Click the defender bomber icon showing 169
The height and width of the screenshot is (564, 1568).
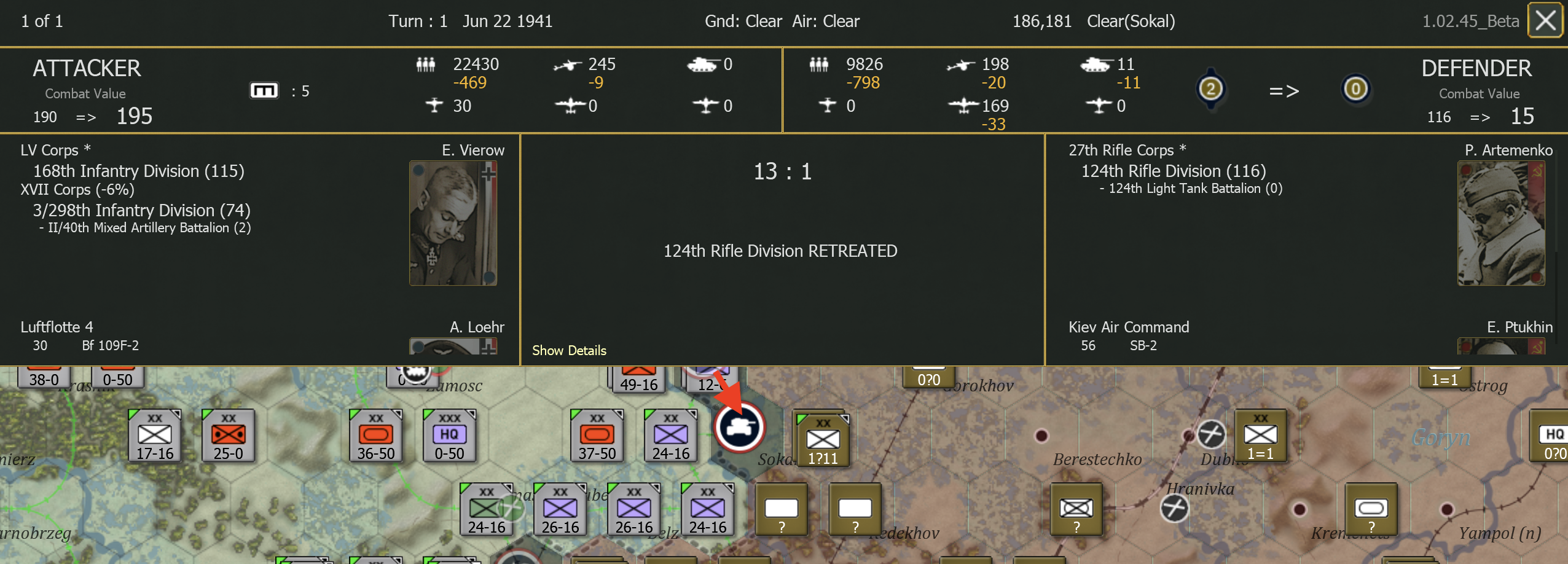[x=965, y=106]
